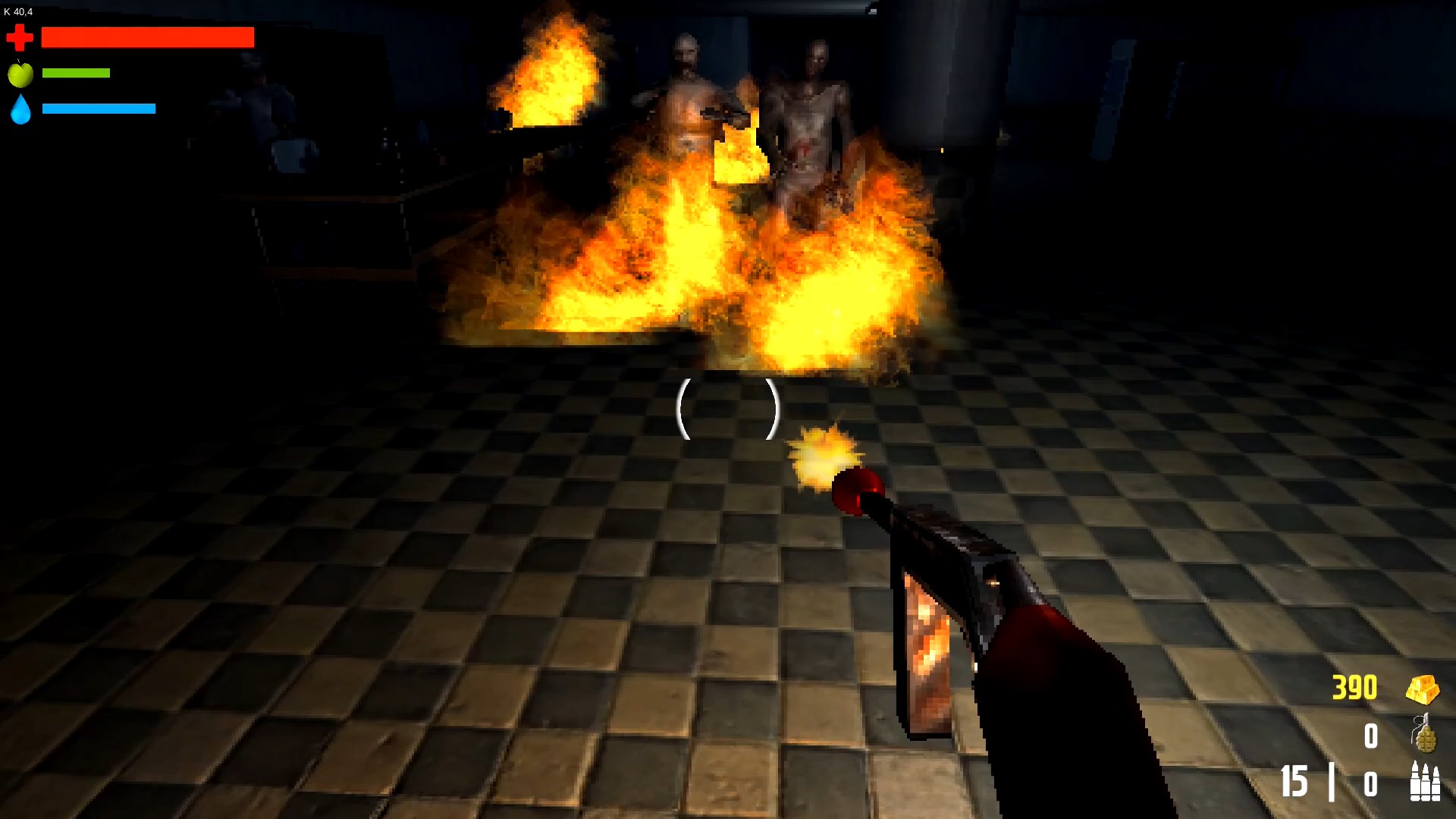Expand the K 40,4 stat readout
The image size is (1456, 819).
point(20,11)
